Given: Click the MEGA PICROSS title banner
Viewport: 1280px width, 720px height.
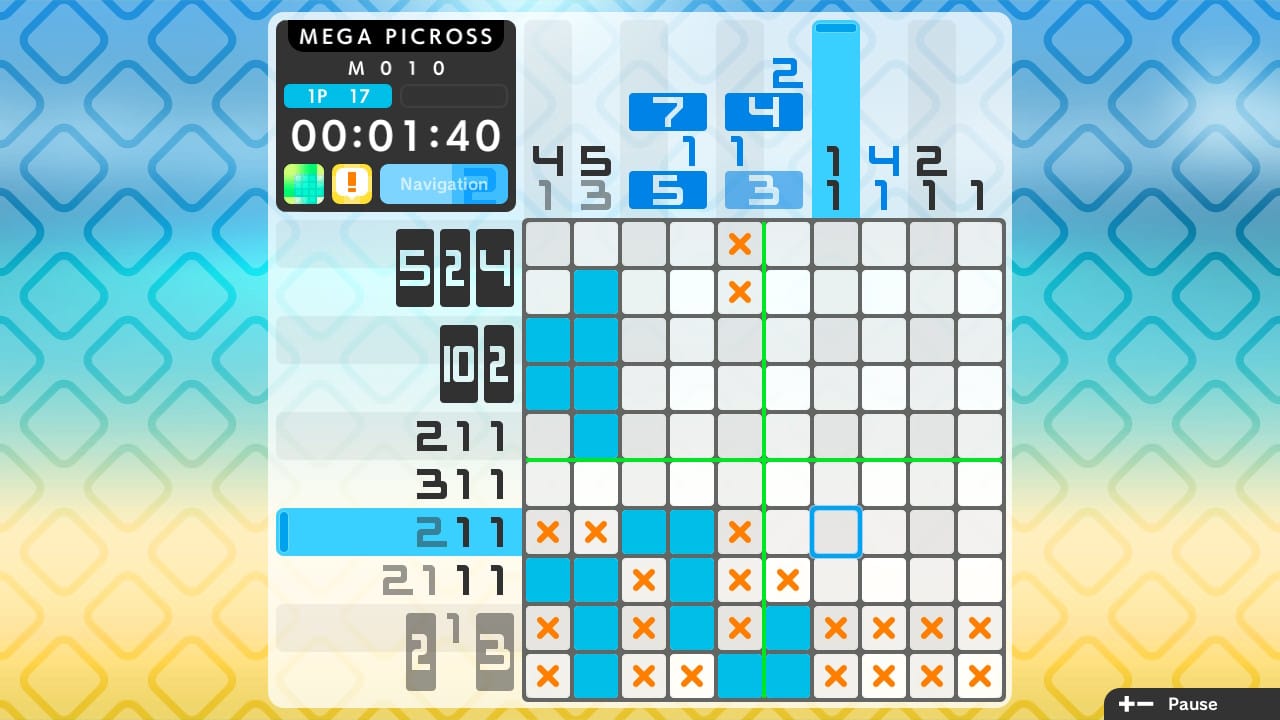Looking at the screenshot, I should tap(395, 37).
